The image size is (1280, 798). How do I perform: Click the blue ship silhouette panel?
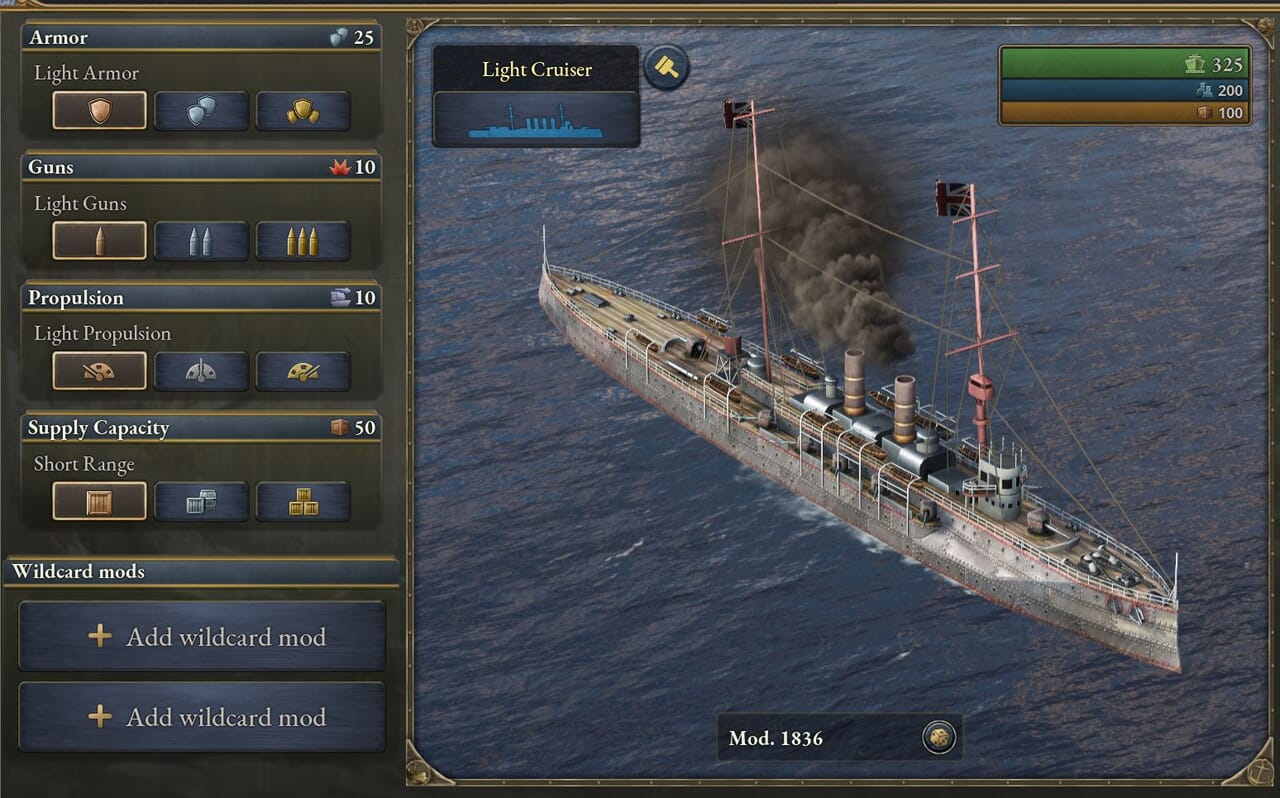[536, 119]
